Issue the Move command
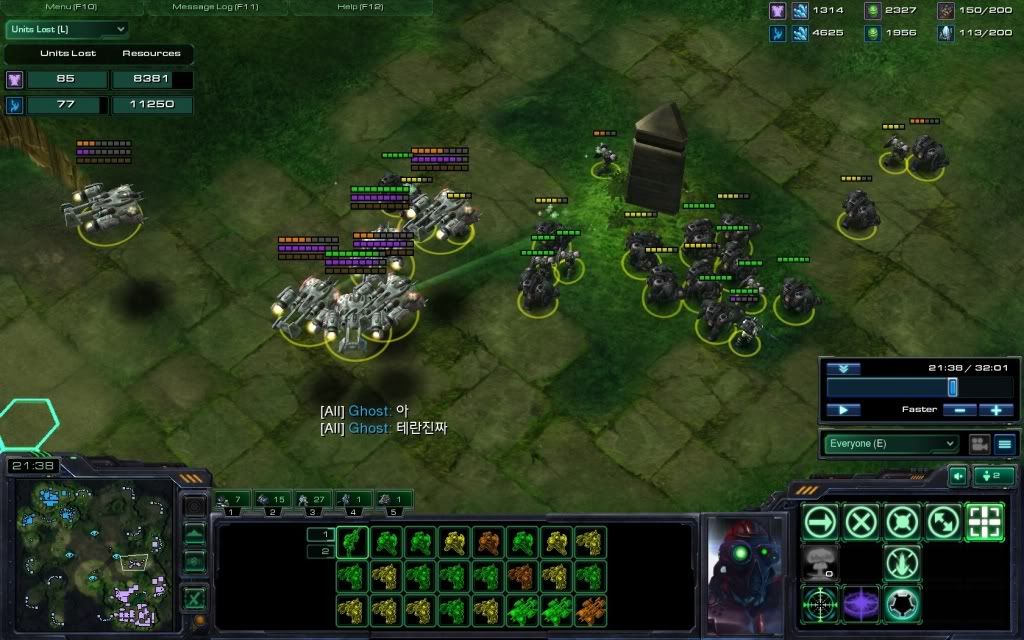The image size is (1024, 640). click(x=821, y=522)
